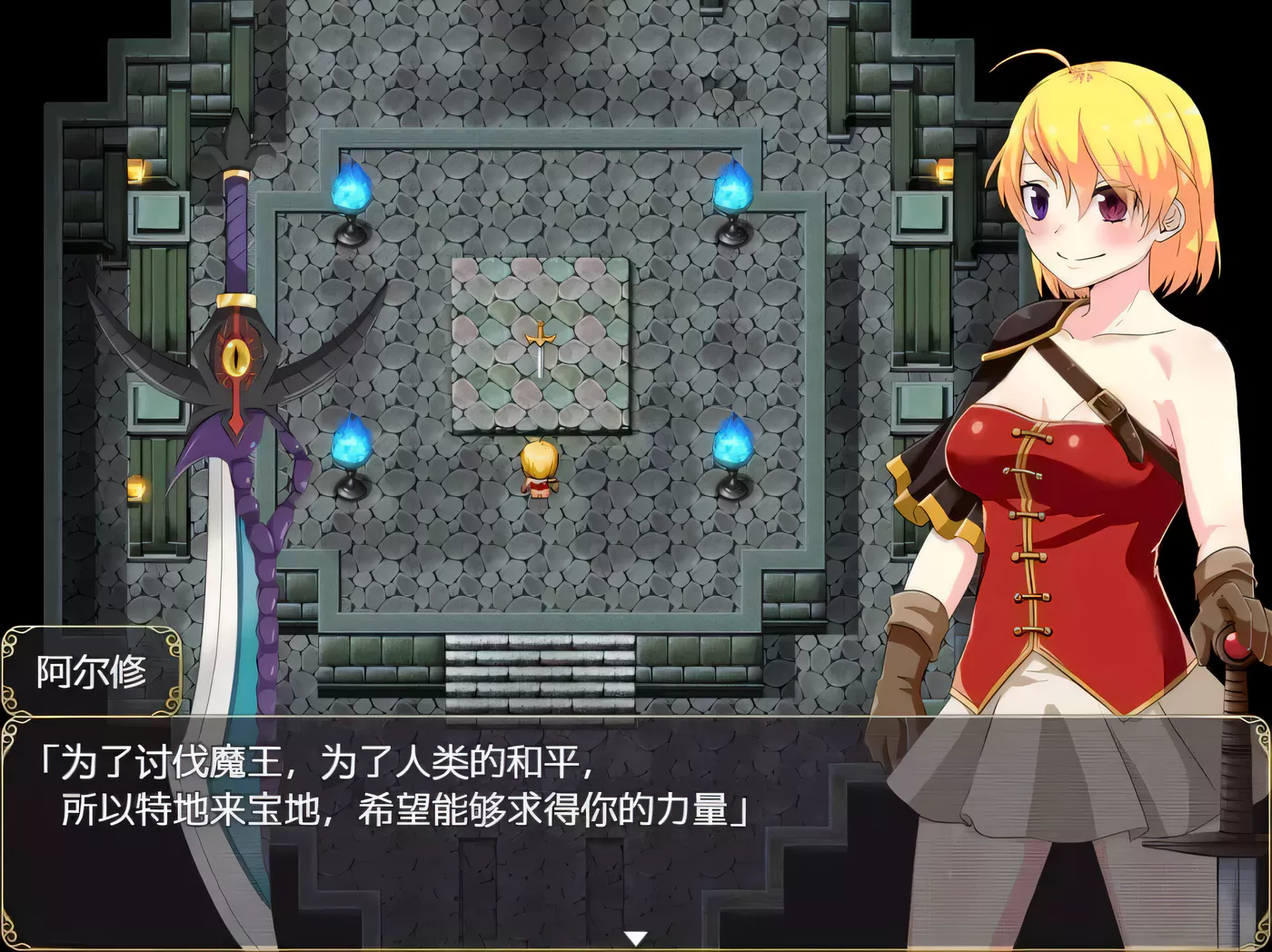The width and height of the screenshot is (1272, 952).
Task: Click the top-left blue torch flame
Action: (353, 191)
